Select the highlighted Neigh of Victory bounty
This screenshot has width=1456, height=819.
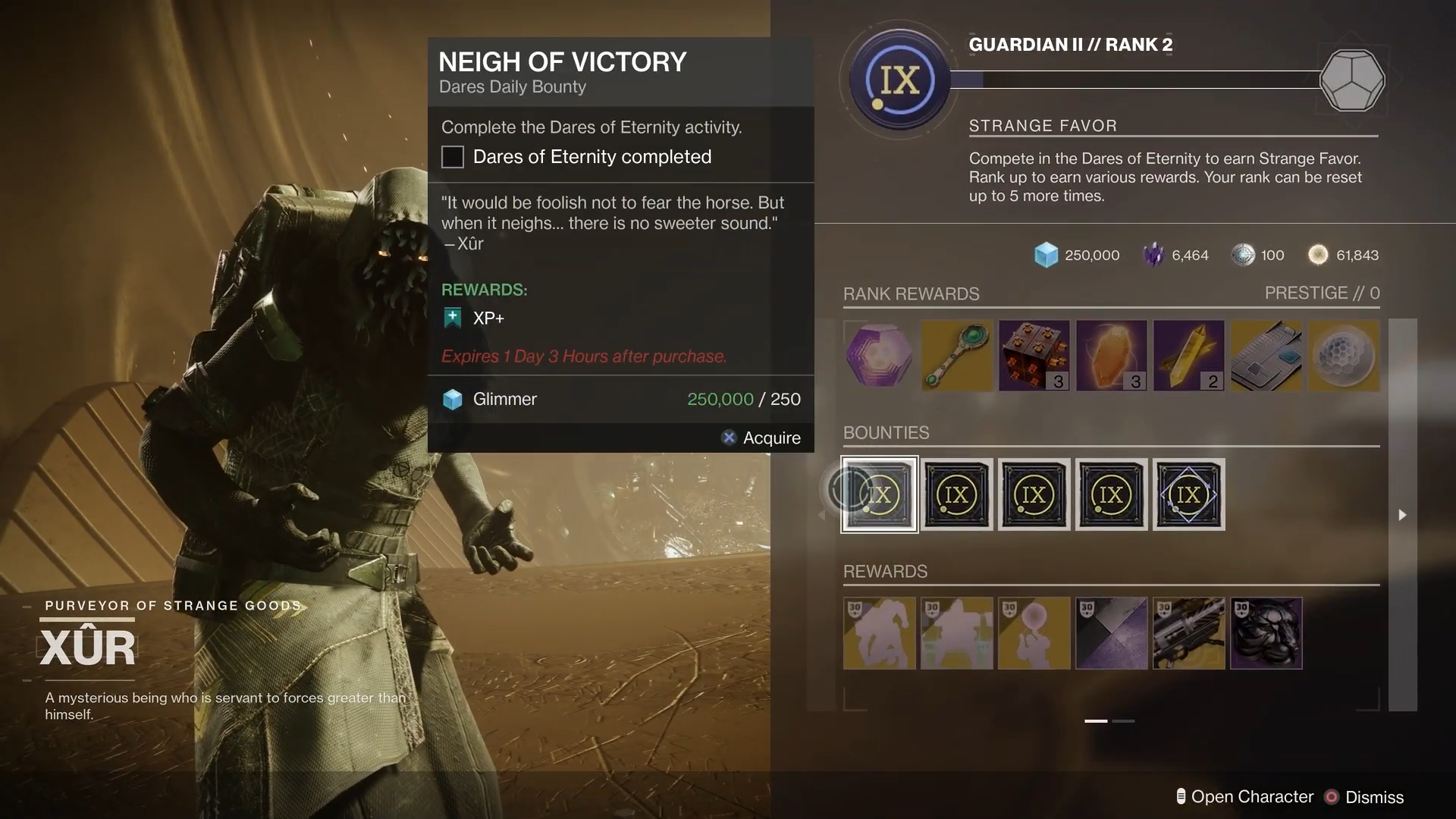(880, 494)
